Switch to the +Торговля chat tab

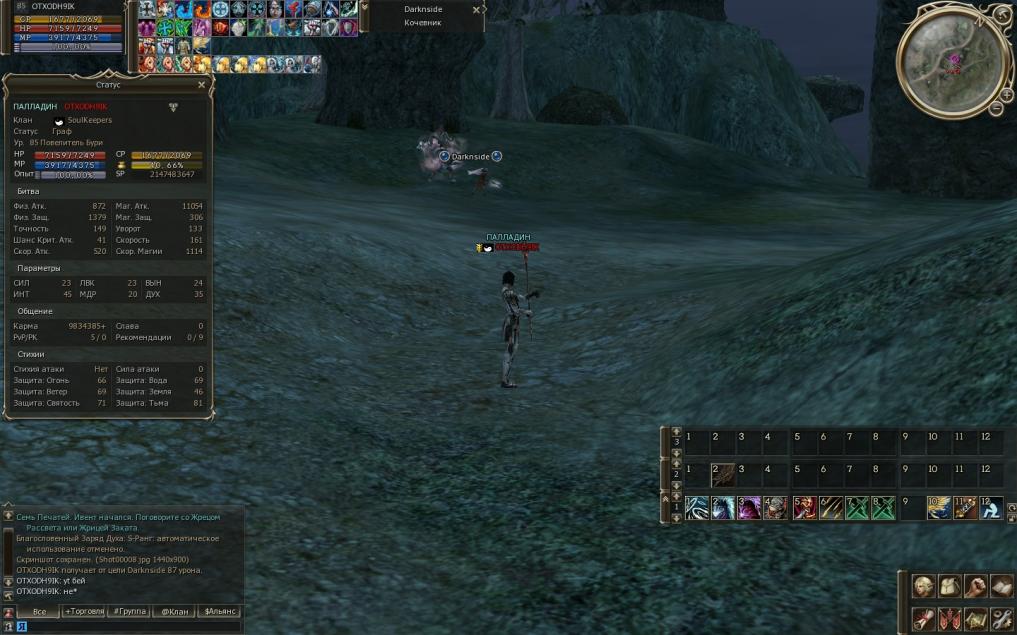(84, 611)
